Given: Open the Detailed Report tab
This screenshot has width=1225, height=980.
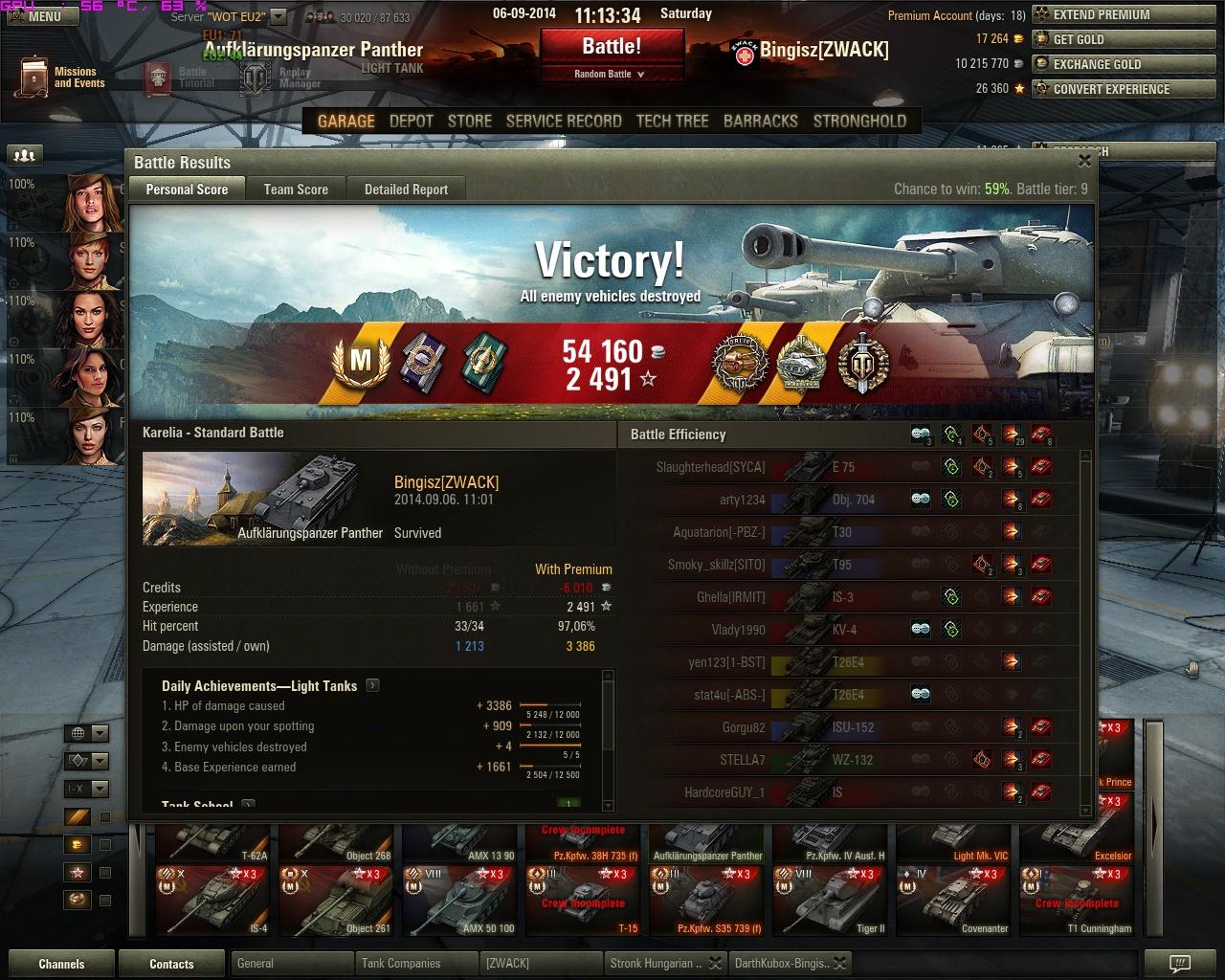Looking at the screenshot, I should click(x=406, y=189).
